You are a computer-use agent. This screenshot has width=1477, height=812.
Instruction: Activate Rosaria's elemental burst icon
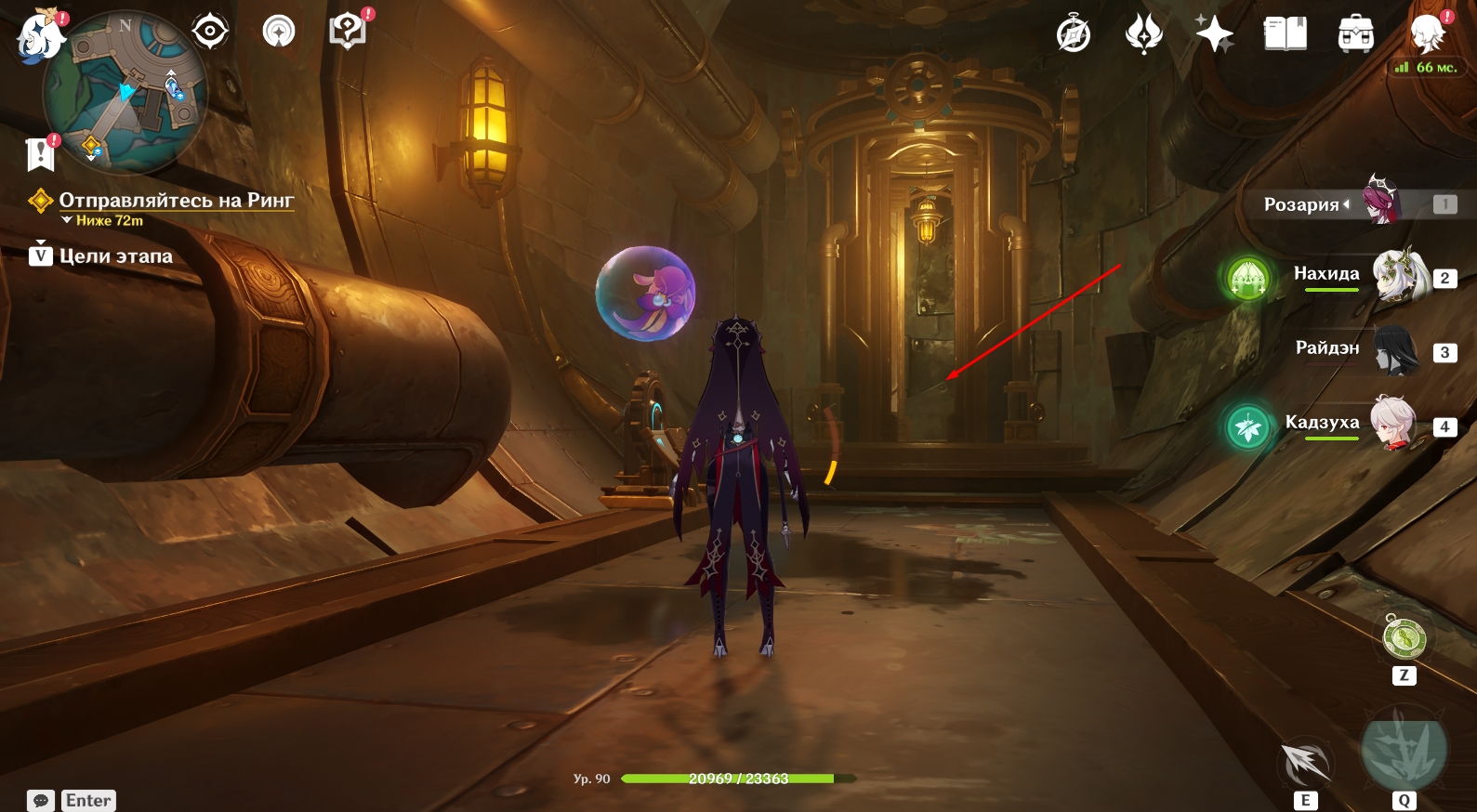tap(1404, 749)
